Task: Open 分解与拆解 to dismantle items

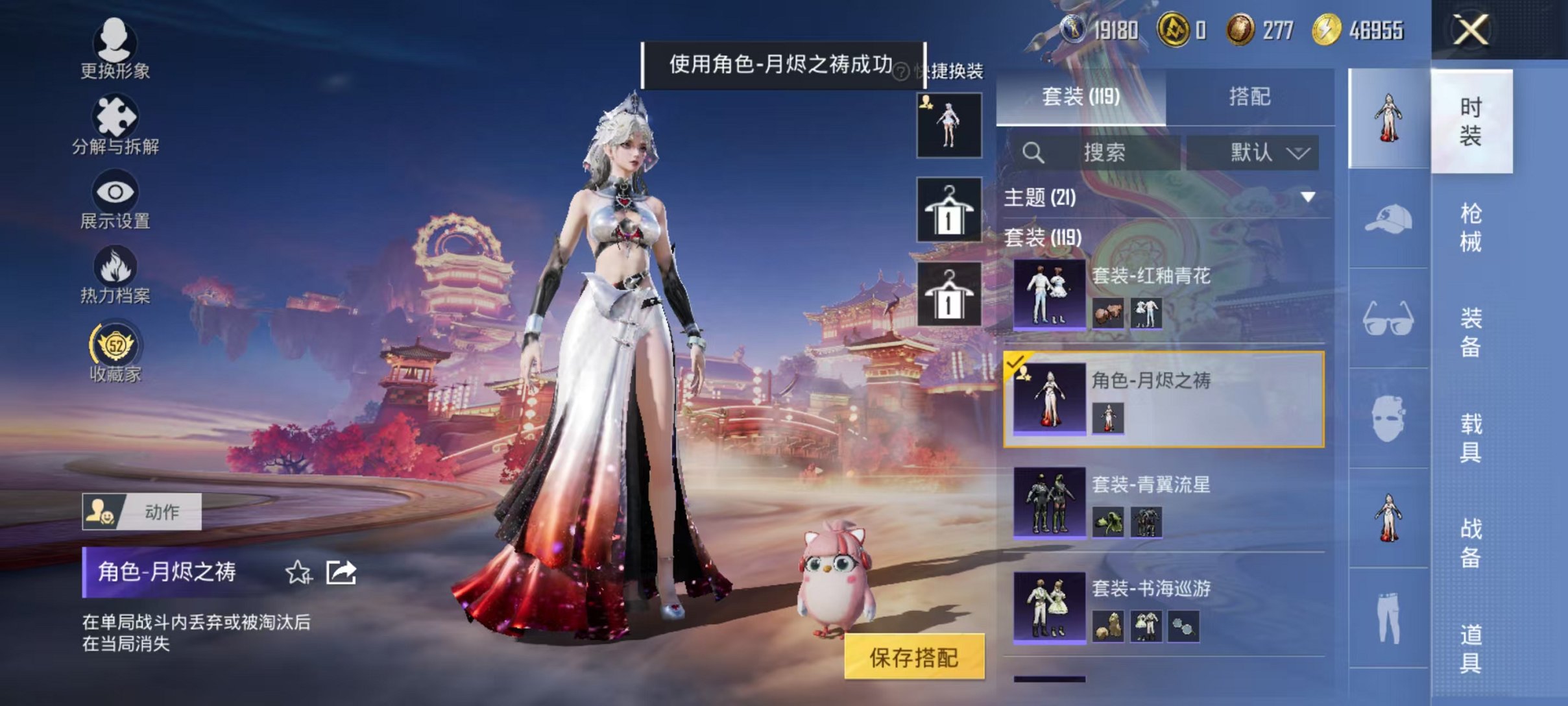Action: click(117, 123)
